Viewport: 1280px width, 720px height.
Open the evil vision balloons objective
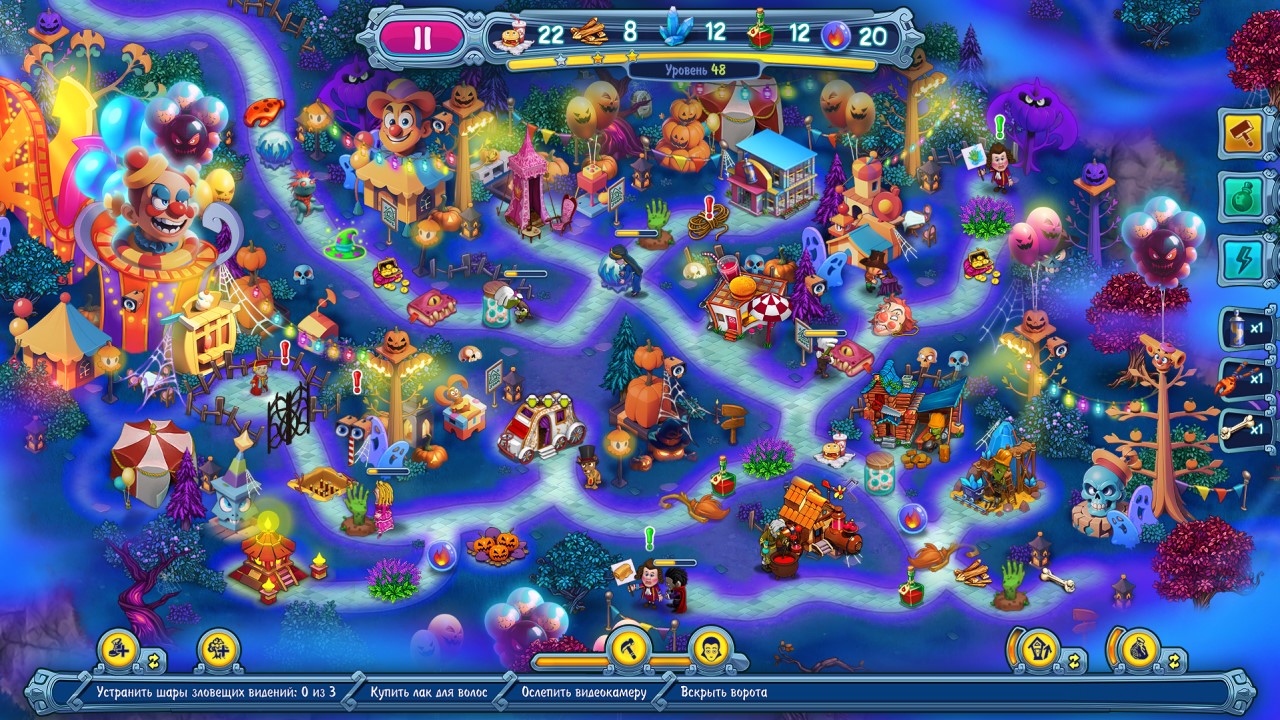pyautogui.click(x=215, y=692)
